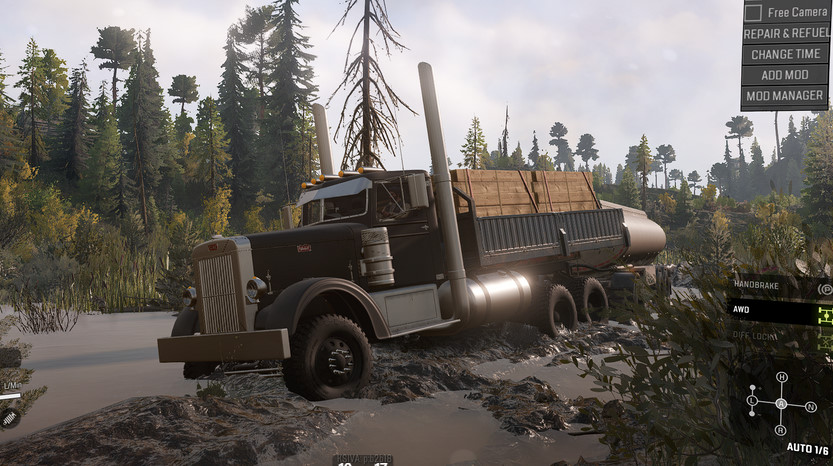This screenshot has height=466, width=833.
Task: Open the Change Time option
Action: 785,54
